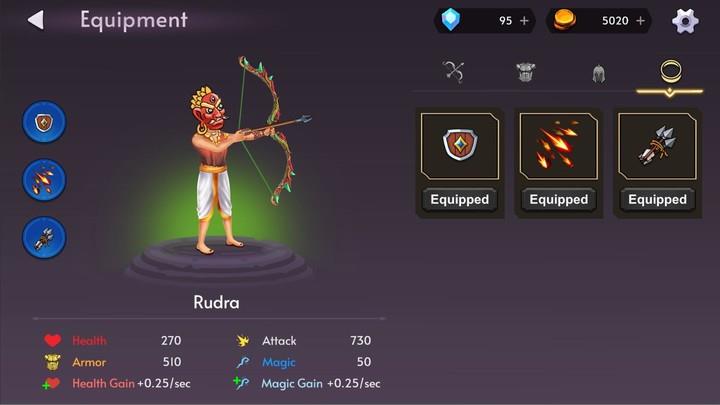Click Equipped button under the shield item
The image size is (720, 405).
460,199
